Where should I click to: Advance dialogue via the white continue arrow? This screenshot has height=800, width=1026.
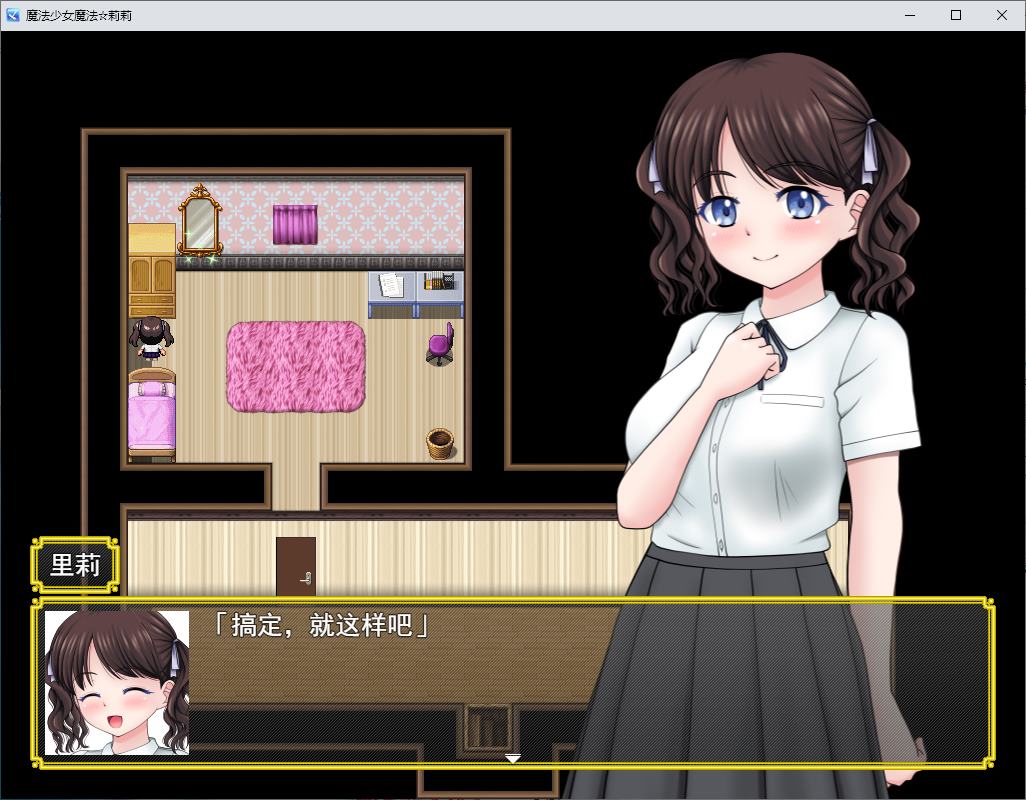tap(512, 759)
